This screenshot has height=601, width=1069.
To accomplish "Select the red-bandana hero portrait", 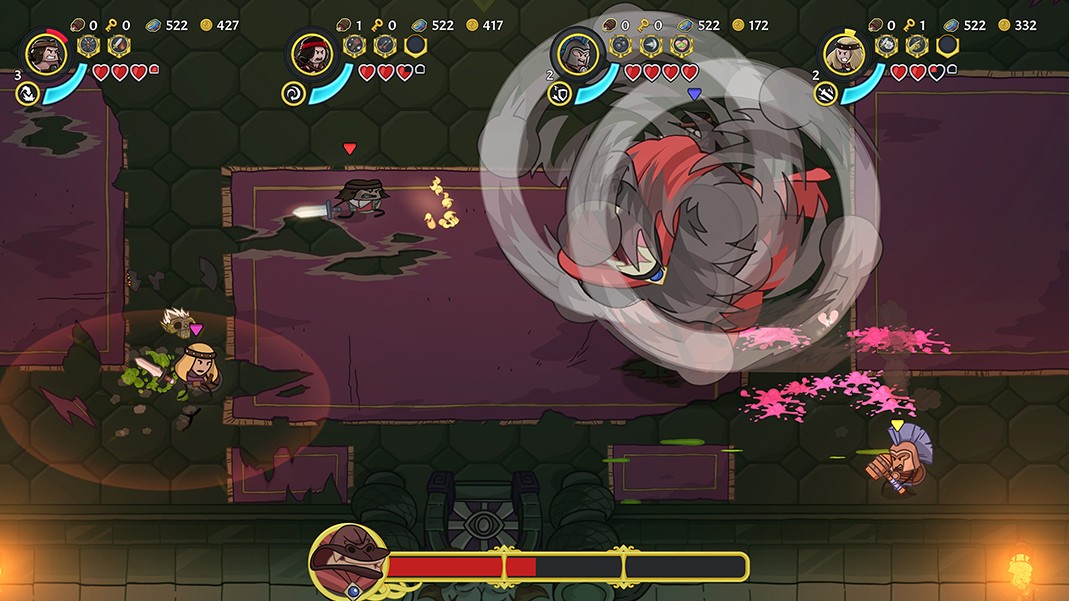I will point(312,53).
